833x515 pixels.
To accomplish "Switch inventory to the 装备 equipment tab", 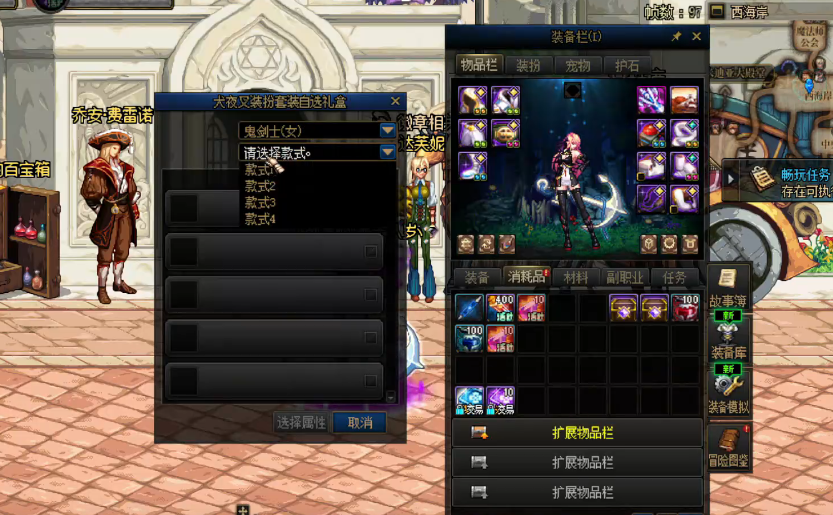I will 477,277.
